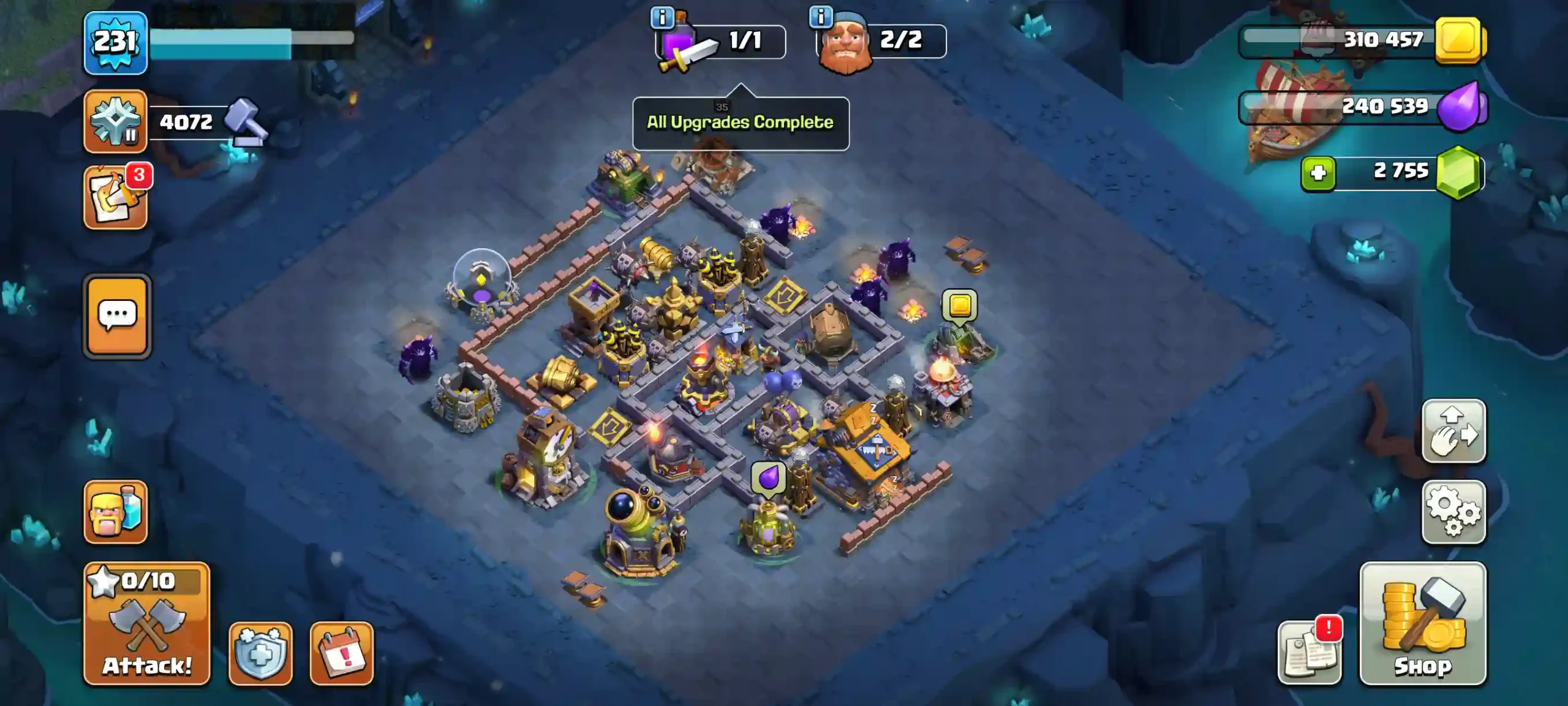This screenshot has width=1568, height=706.
Task: Open the notes with red alert
Action: (1309, 653)
